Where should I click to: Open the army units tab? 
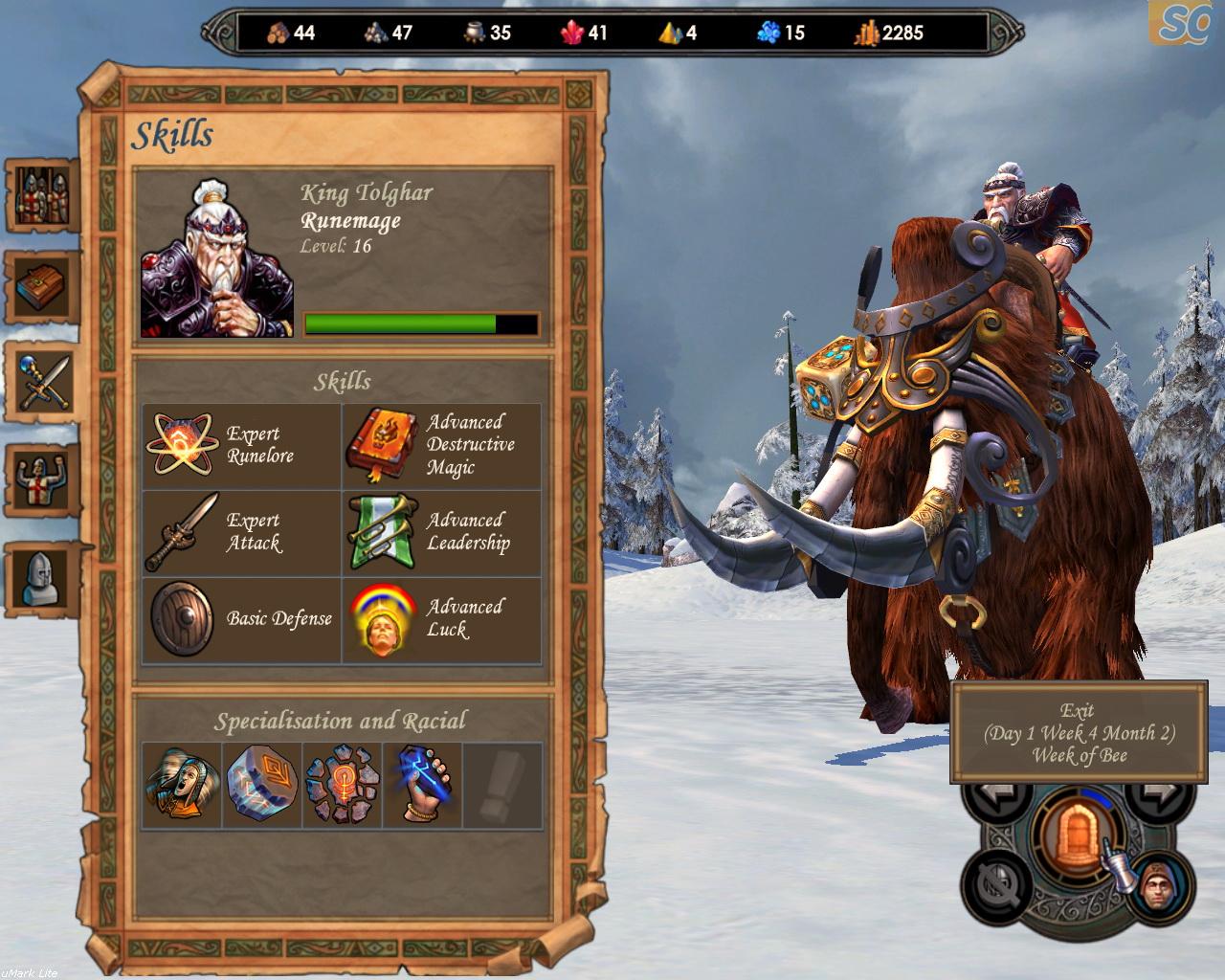42,196
